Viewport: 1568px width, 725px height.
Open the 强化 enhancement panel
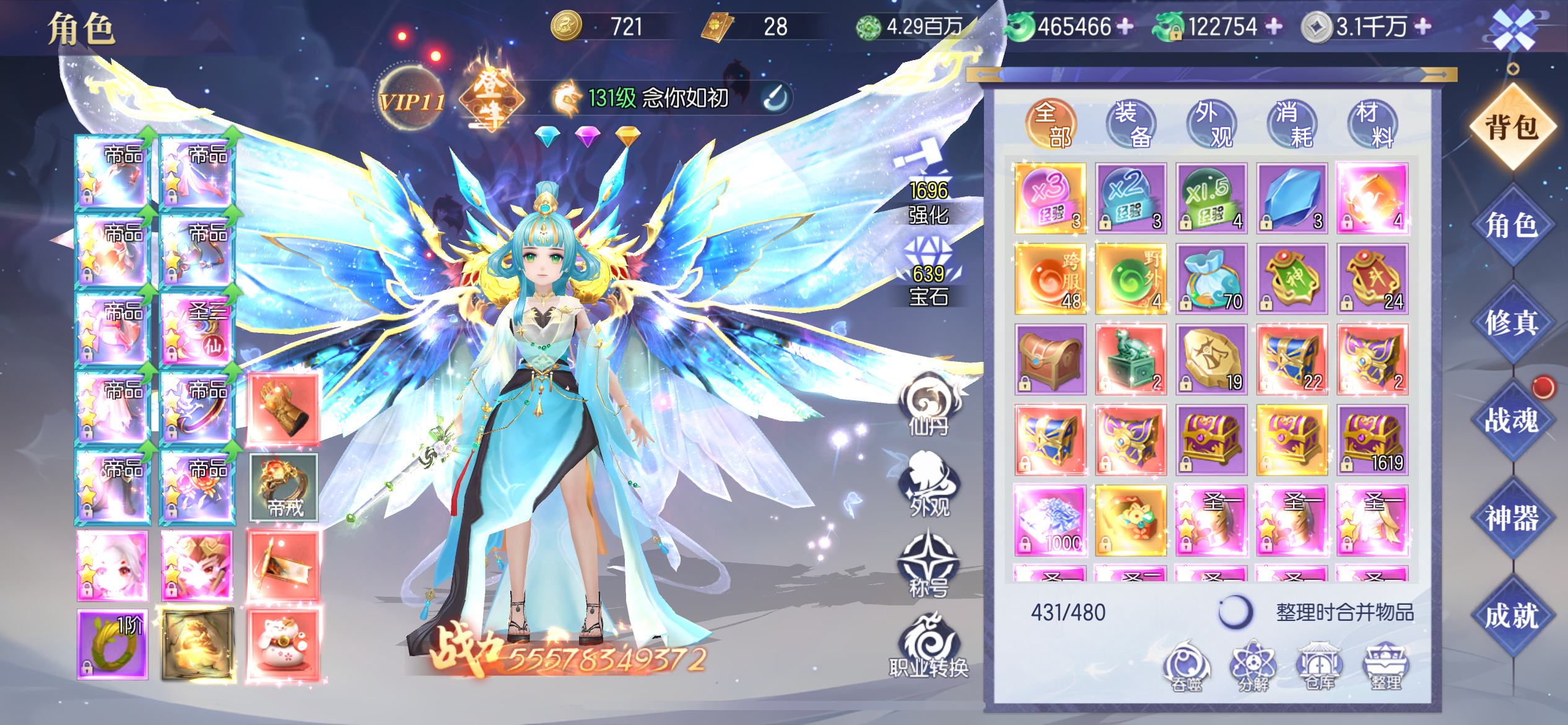(x=928, y=186)
